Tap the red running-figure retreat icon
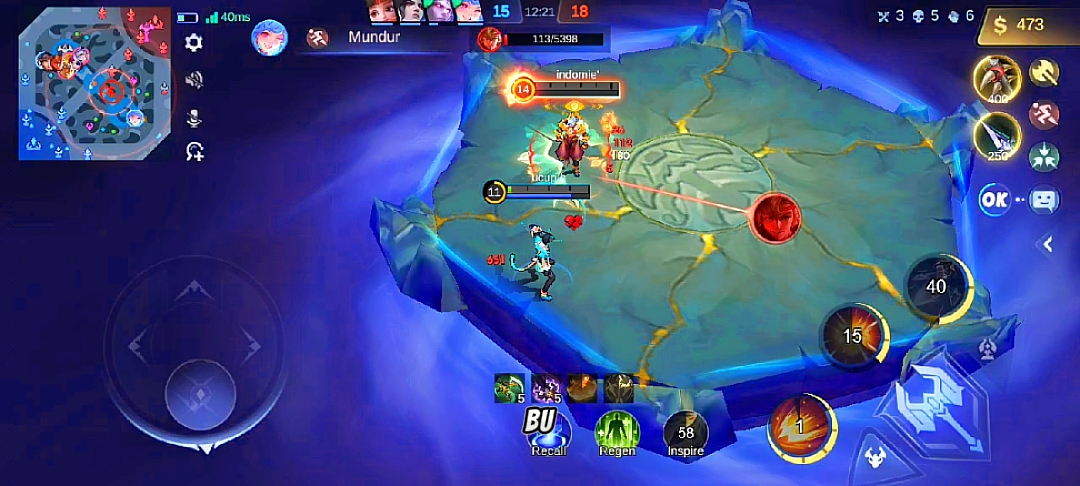This screenshot has height=486, width=1080. (x=1043, y=113)
